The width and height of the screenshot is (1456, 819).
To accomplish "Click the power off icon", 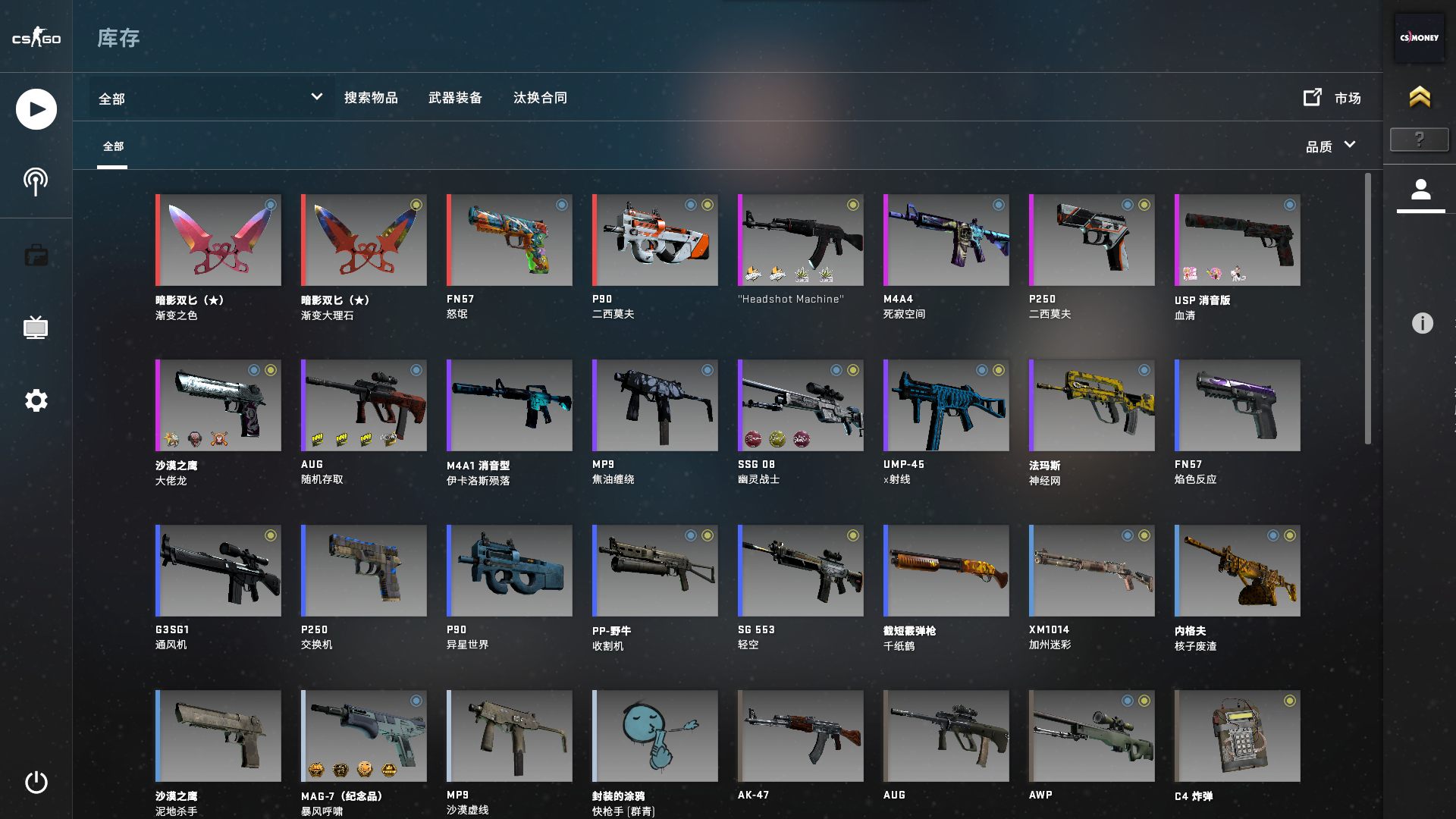I will click(35, 783).
